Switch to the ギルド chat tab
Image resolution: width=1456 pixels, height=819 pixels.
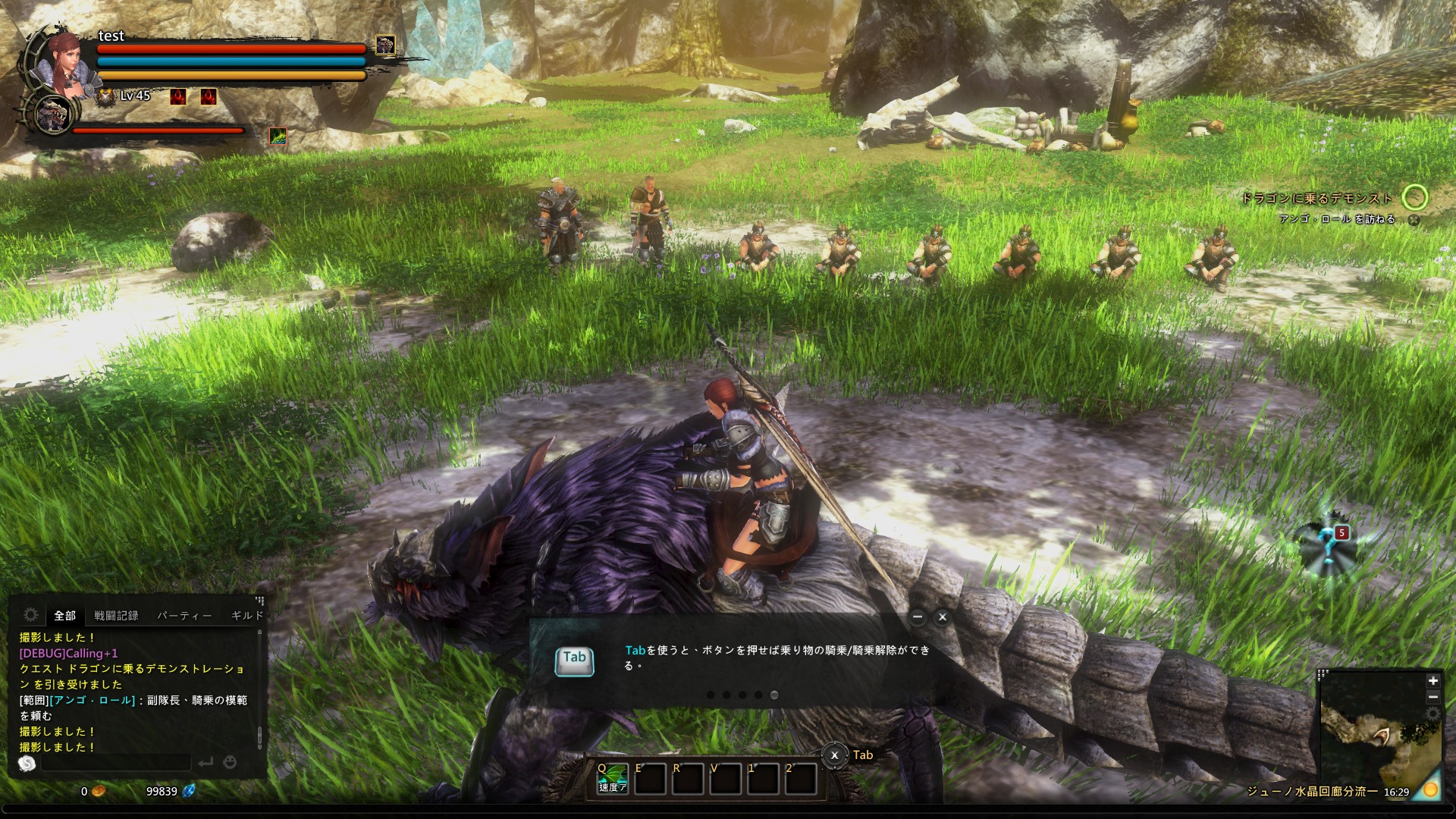coord(246,616)
